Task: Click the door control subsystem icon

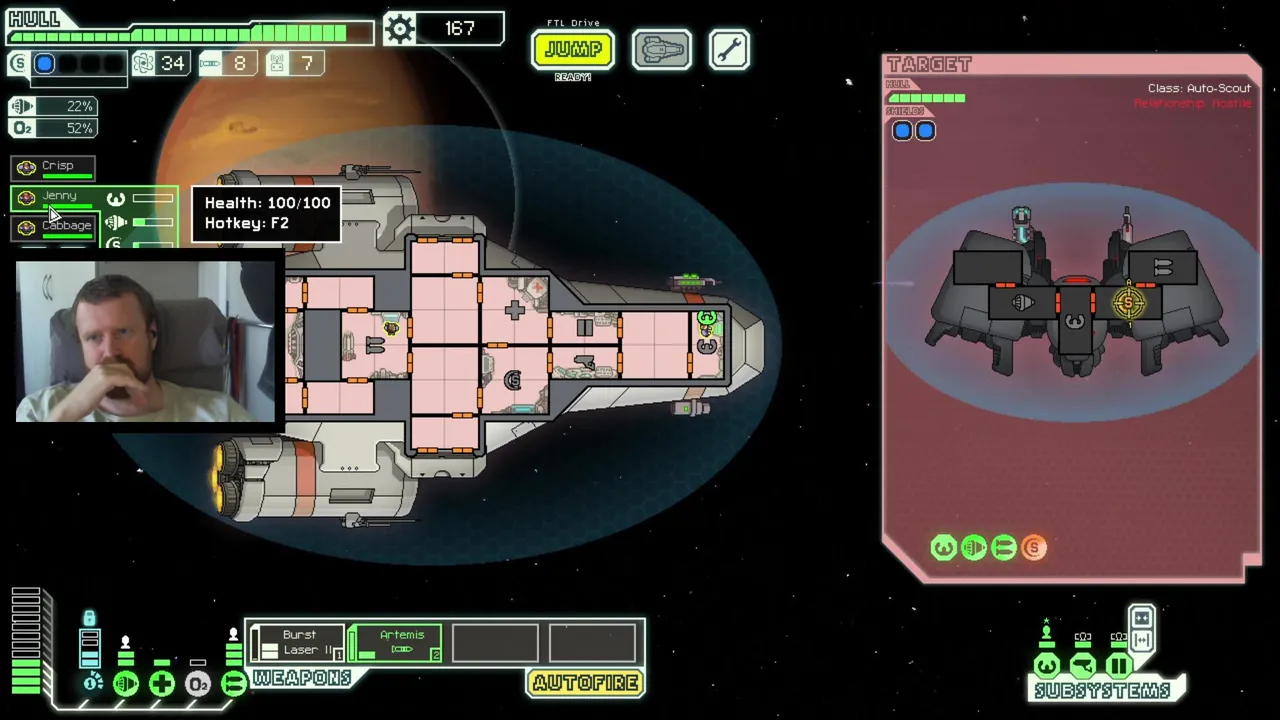Action: click(x=1118, y=666)
